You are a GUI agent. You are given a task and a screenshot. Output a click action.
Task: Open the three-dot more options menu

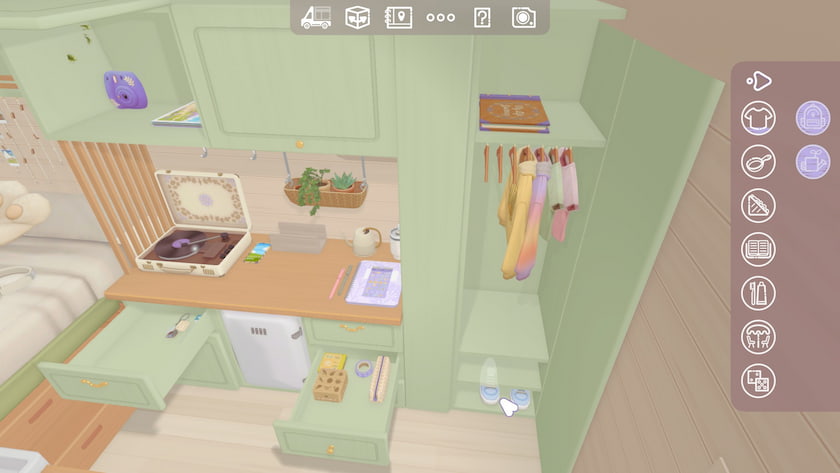tap(440, 17)
